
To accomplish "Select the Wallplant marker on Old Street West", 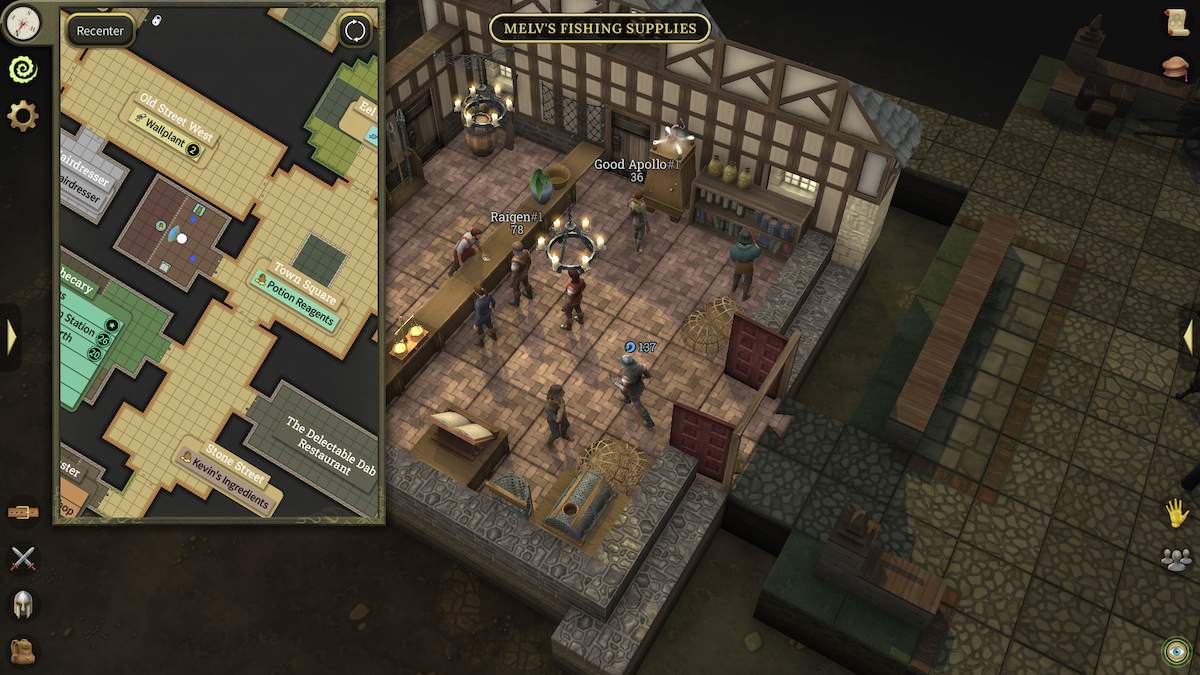I will (166, 134).
